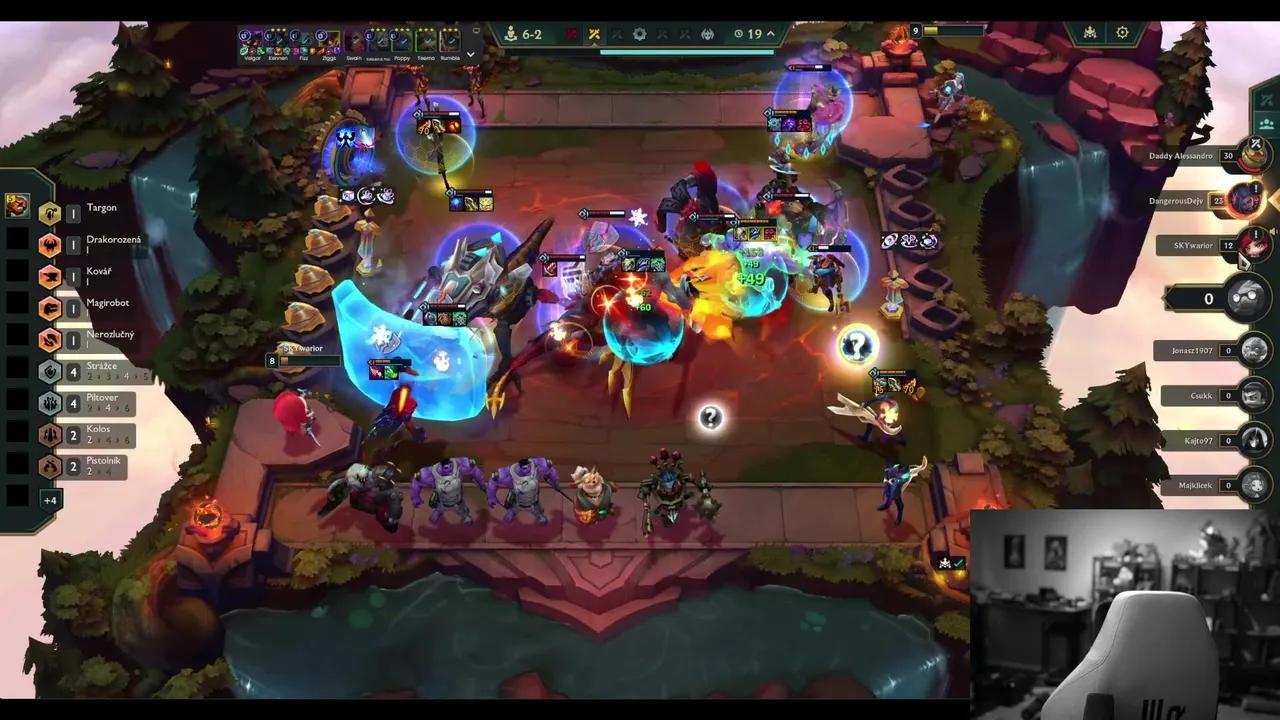Click SKYwarior's health bar showing 12
Screen dimensions: 1280x720
click(x=1228, y=245)
